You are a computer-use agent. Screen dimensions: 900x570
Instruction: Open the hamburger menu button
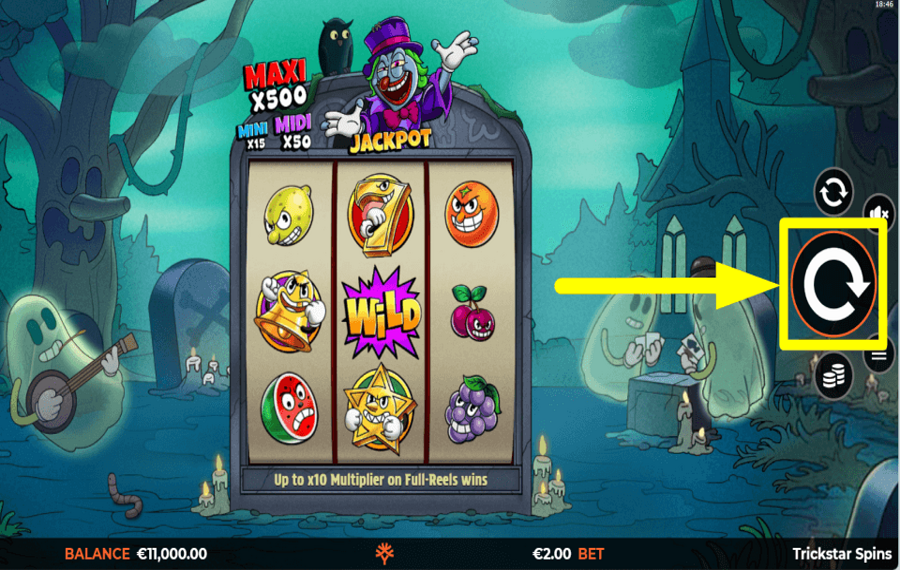(881, 354)
